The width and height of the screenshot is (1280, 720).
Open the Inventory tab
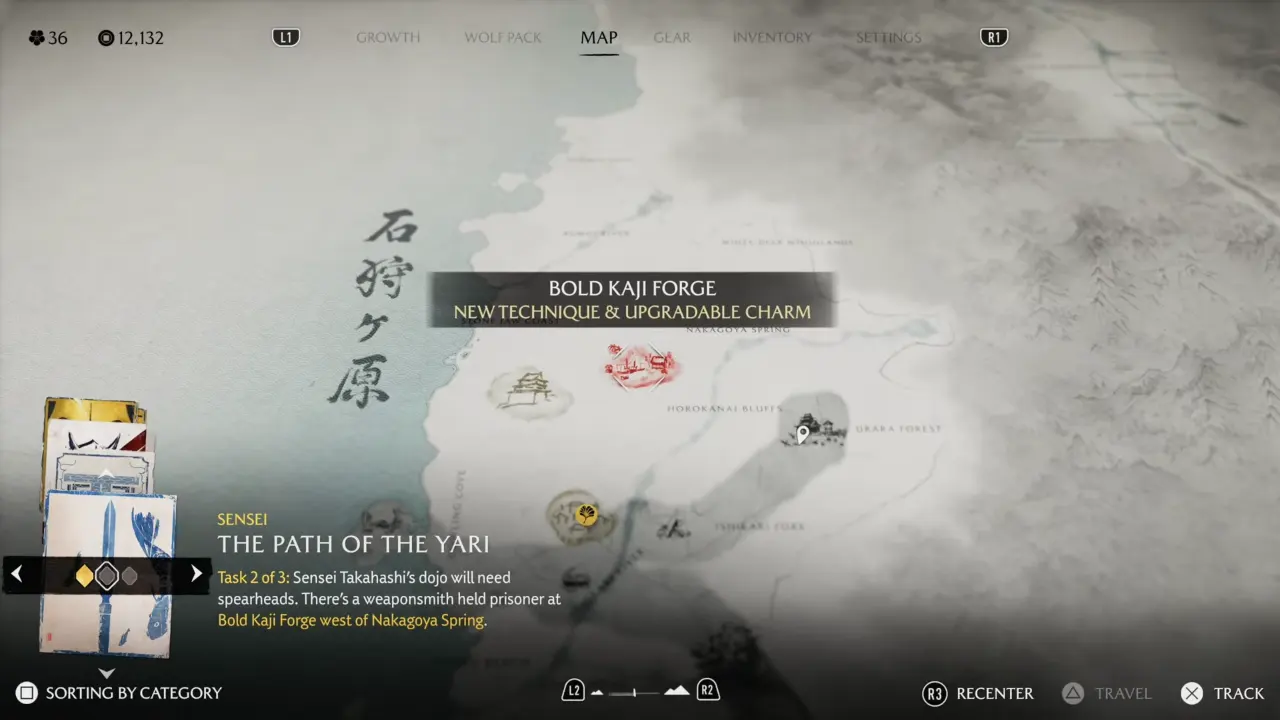(x=772, y=38)
